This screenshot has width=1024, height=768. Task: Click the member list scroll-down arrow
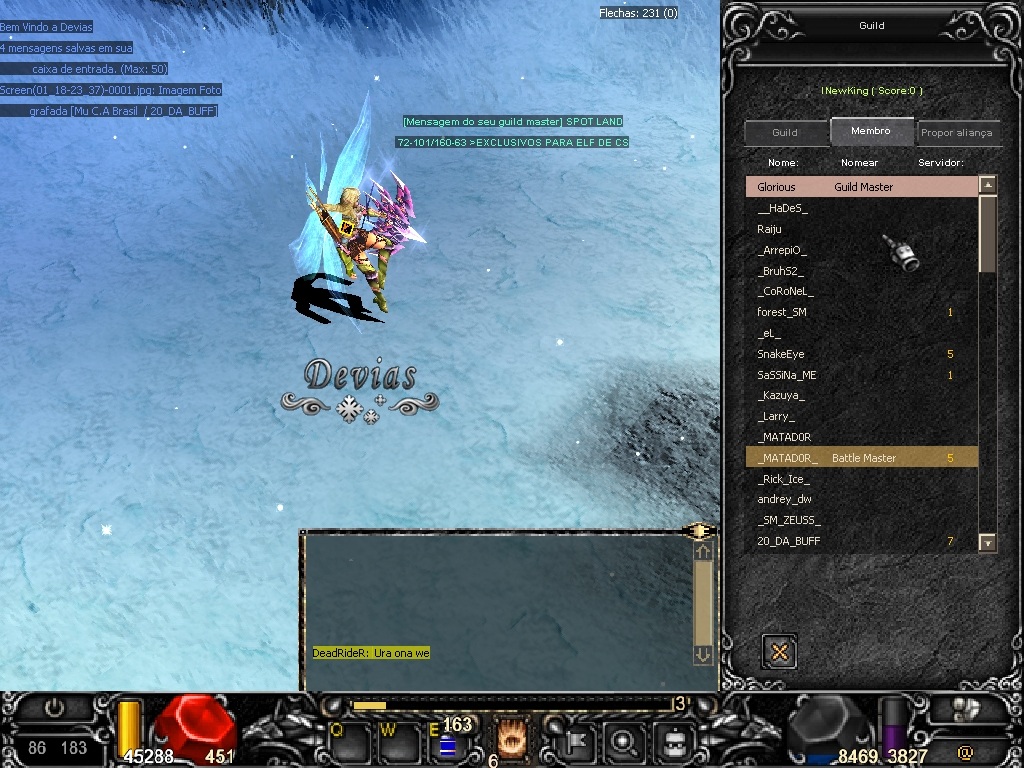click(987, 542)
